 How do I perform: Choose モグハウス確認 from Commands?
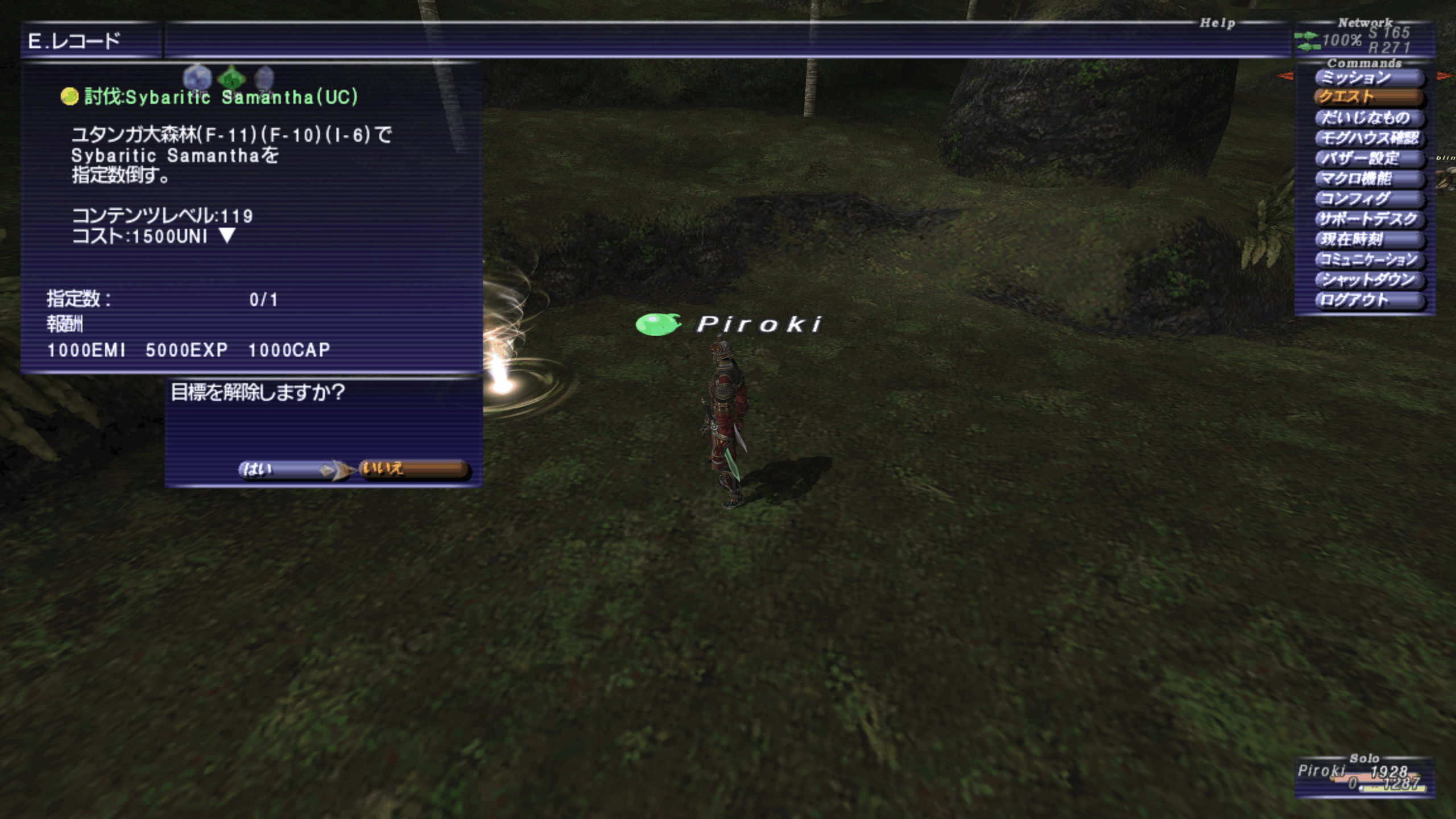1368,138
